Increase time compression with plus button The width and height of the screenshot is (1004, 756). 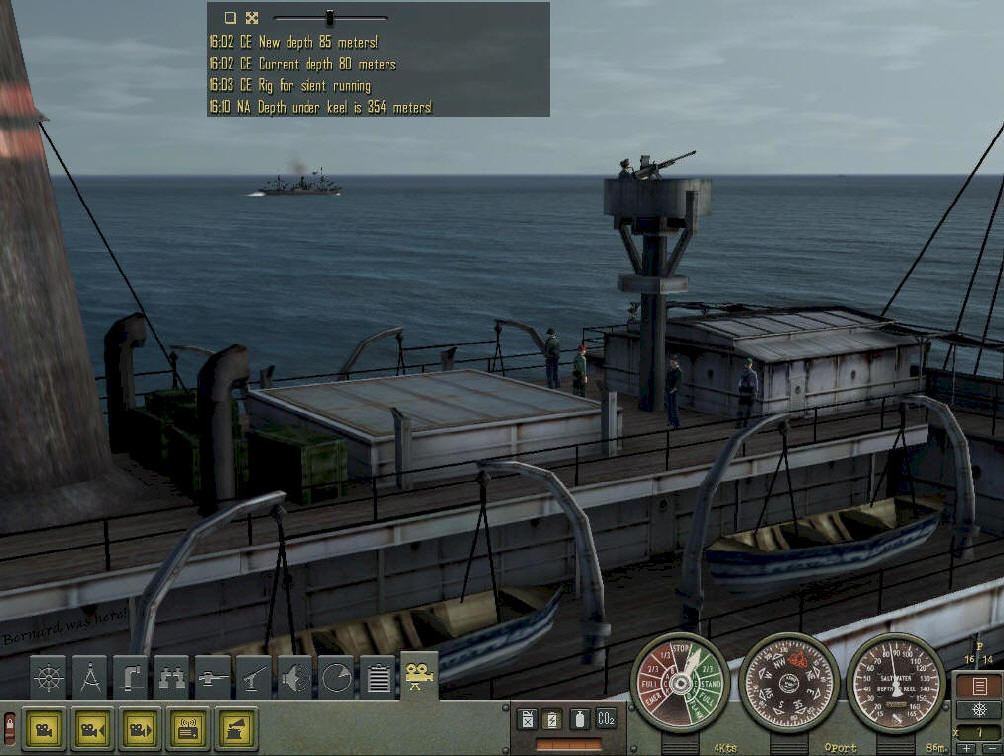[965, 748]
